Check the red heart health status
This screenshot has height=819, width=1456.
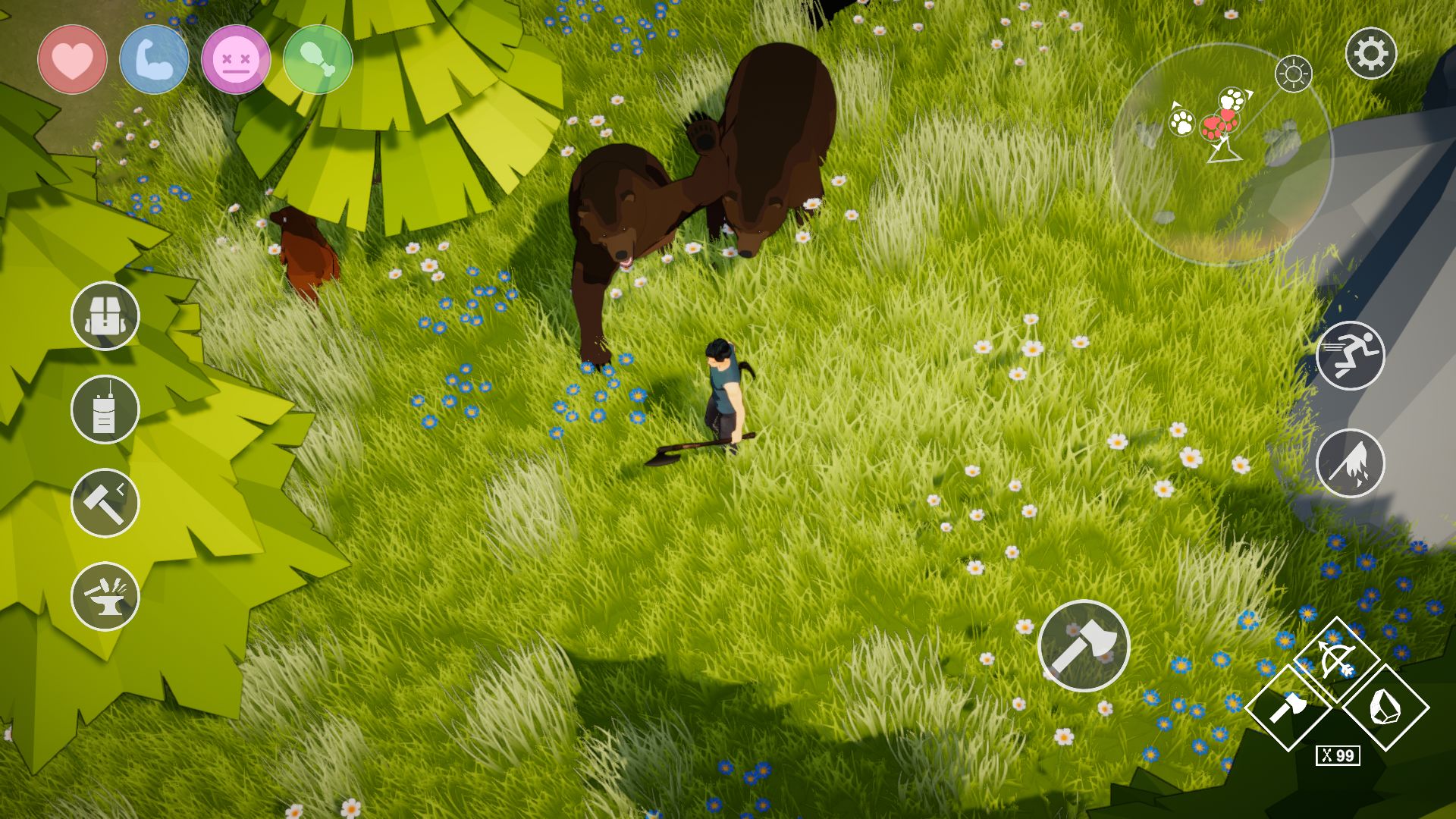[72, 59]
